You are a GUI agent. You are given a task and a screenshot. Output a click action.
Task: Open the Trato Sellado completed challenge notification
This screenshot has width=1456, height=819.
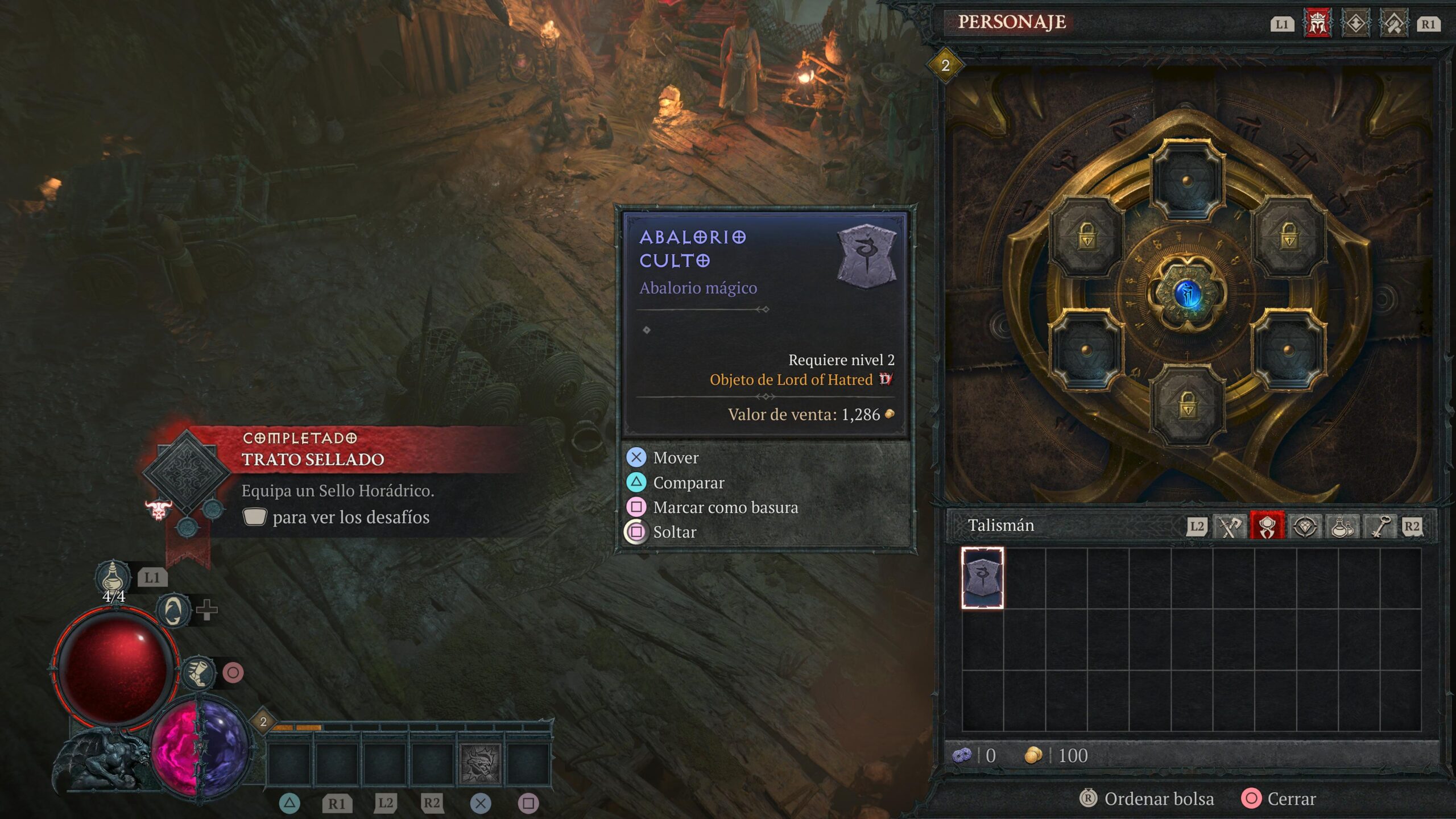pyautogui.click(x=313, y=459)
